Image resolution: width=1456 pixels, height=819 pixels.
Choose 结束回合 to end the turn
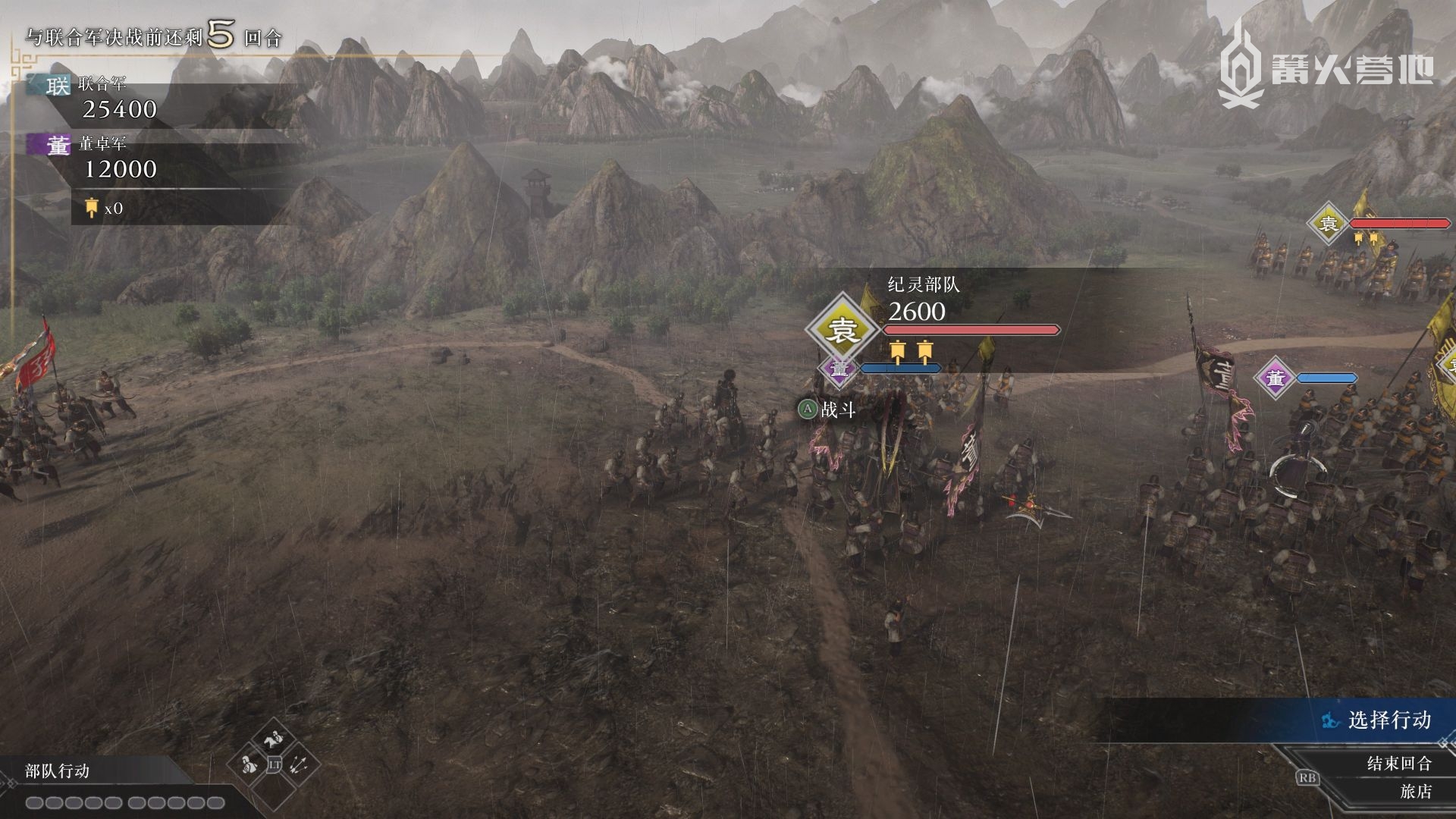[1398, 763]
